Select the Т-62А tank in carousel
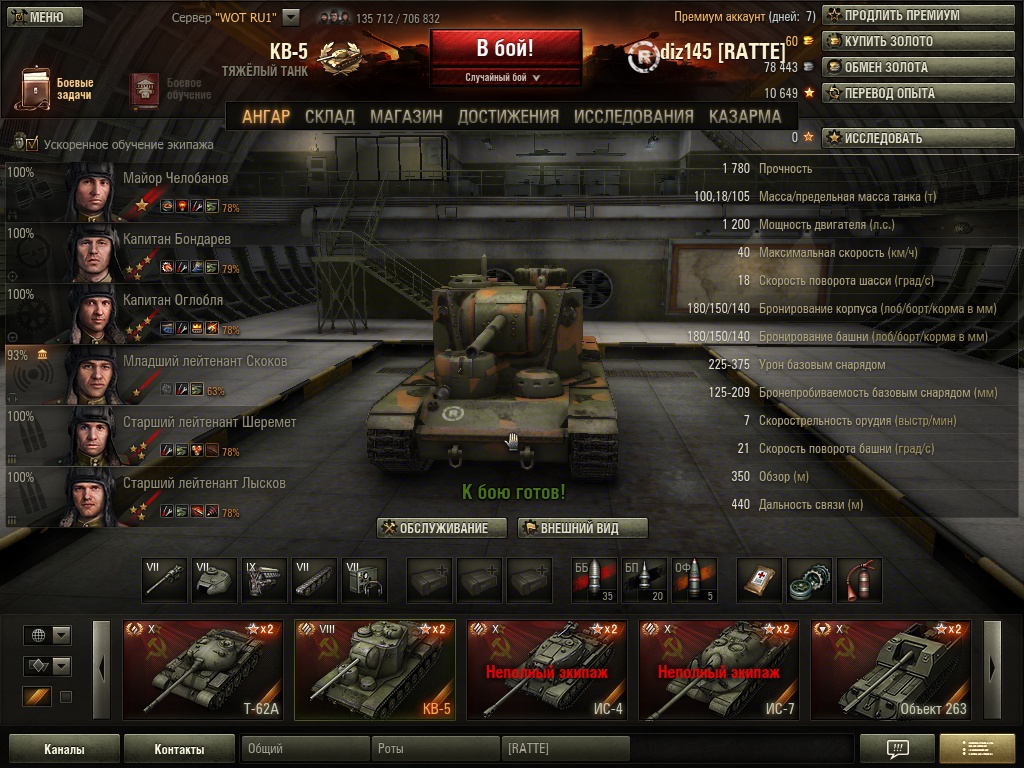 pos(203,669)
